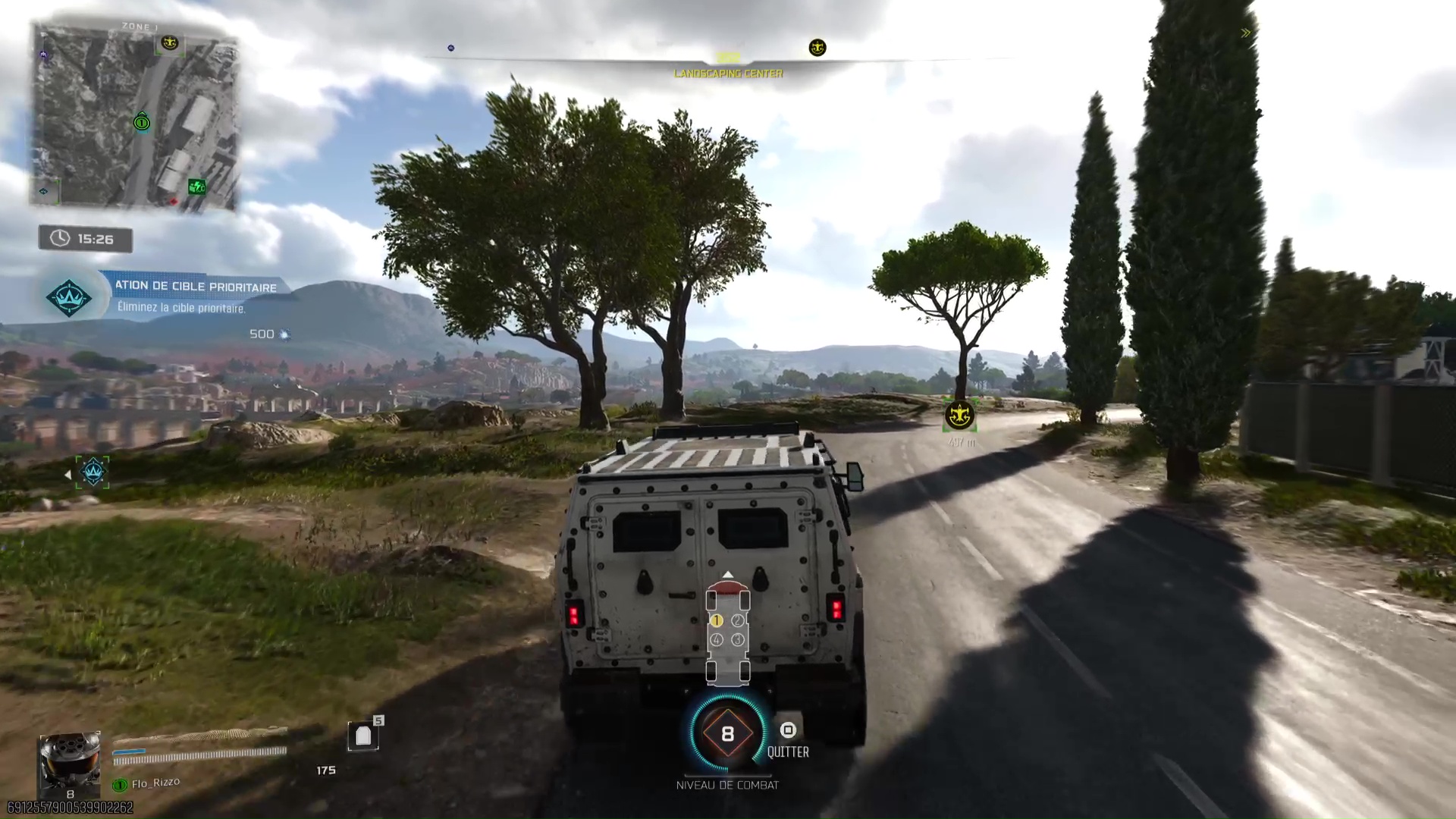Select the priority target mission icon
This screenshot has height=819, width=1456.
tap(69, 297)
